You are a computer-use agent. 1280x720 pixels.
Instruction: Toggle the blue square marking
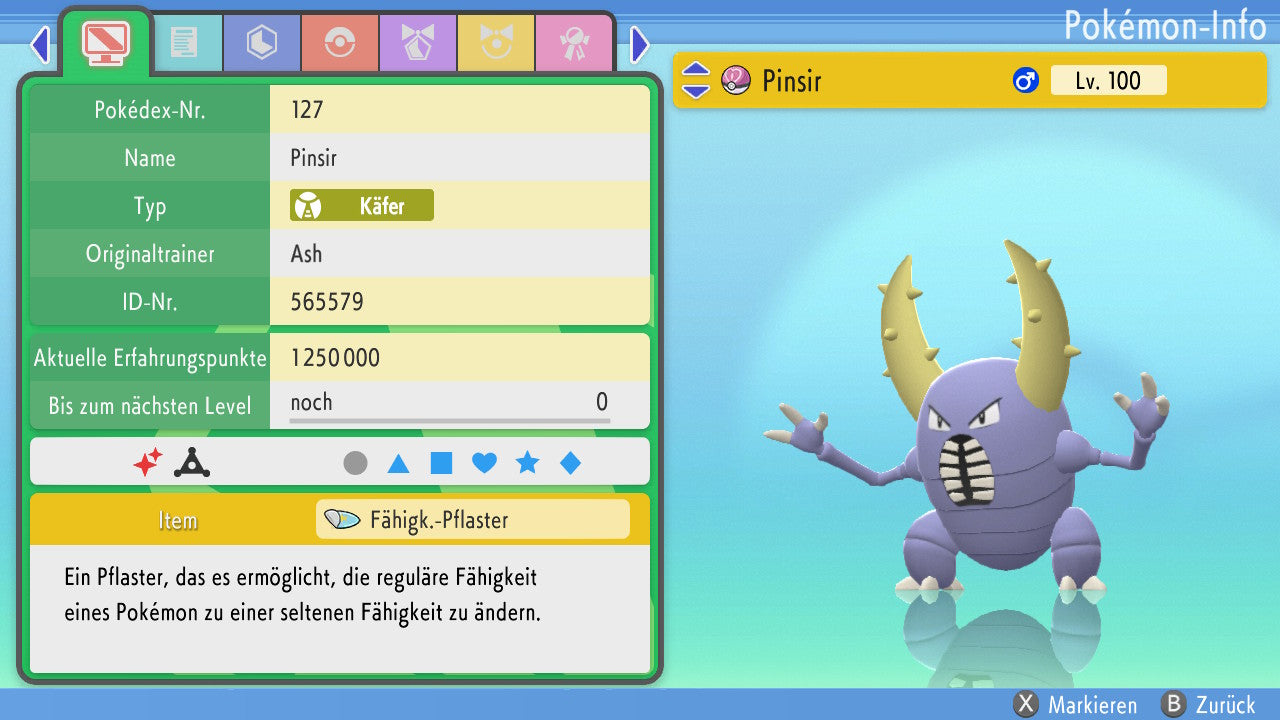click(441, 463)
